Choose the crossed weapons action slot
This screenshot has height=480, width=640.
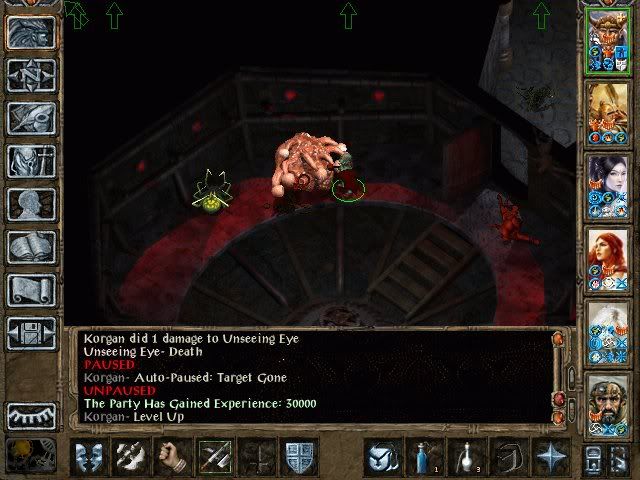click(215, 457)
